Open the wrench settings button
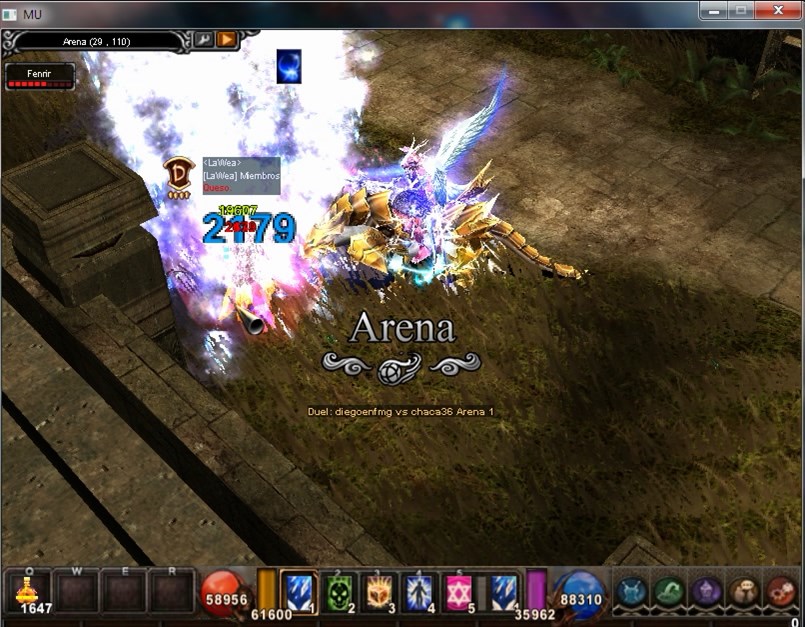Viewport: 805px width, 627px height. click(203, 40)
